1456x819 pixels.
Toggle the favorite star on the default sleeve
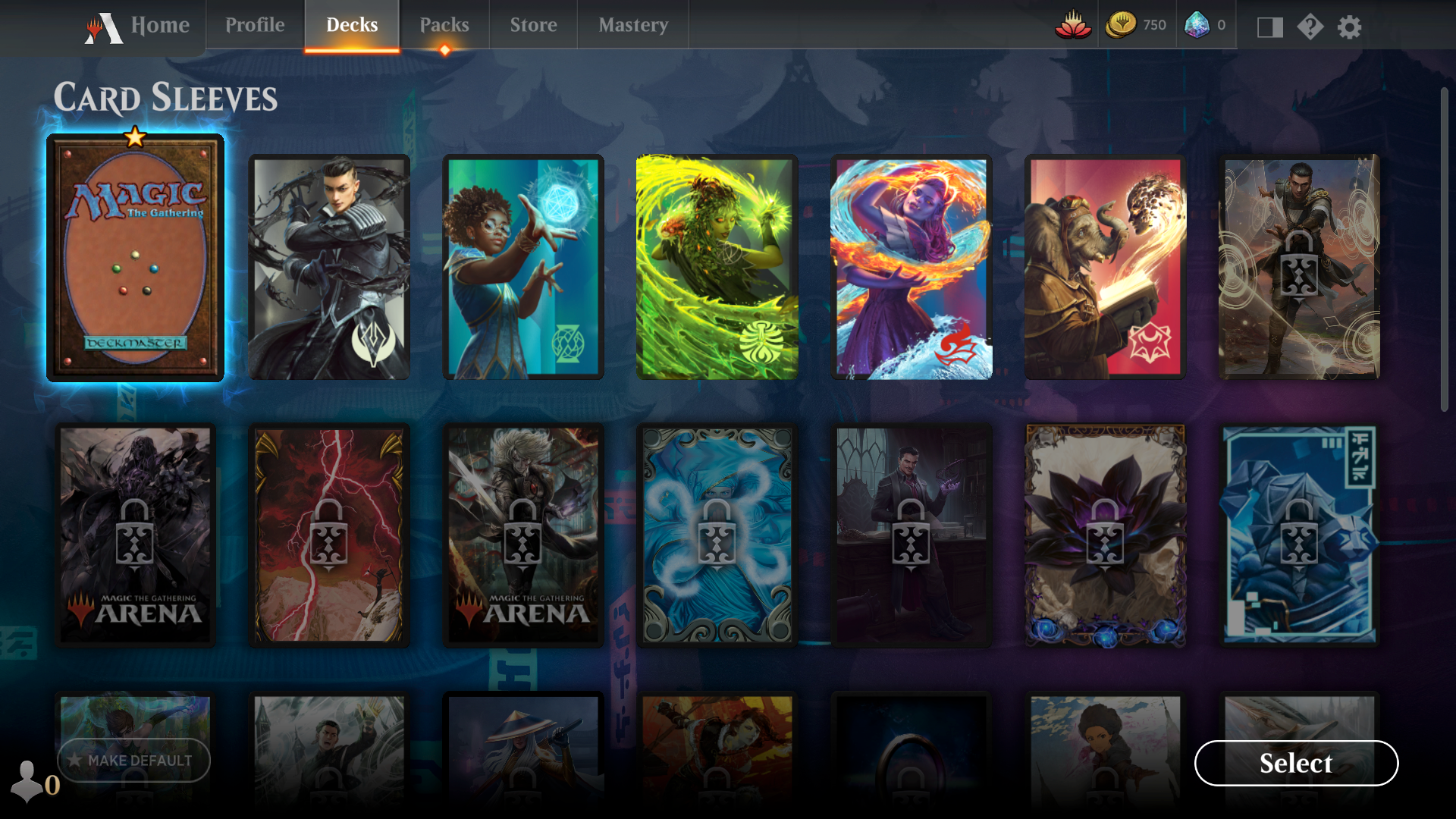134,136
